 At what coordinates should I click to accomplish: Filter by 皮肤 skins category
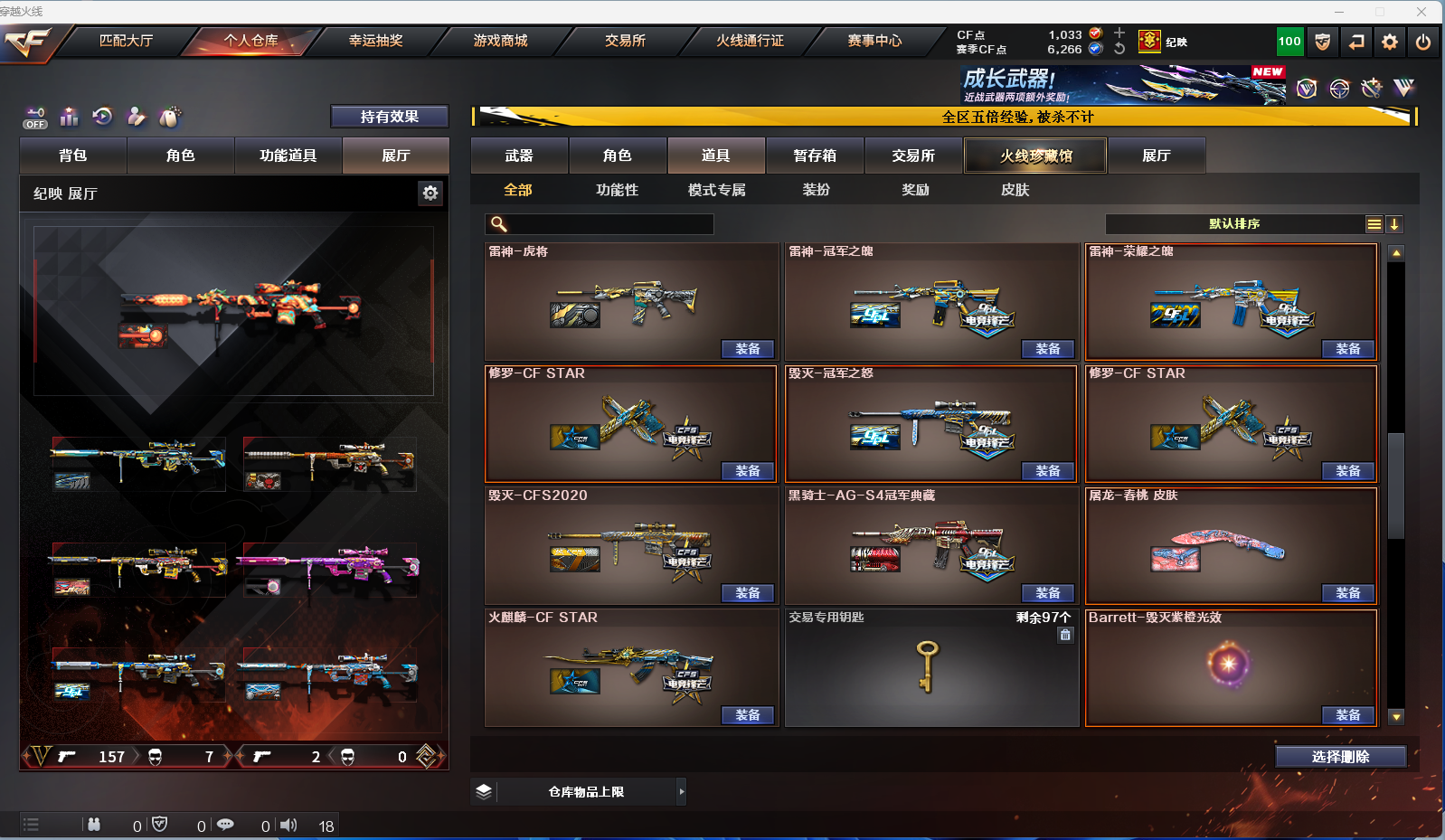[x=1015, y=190]
